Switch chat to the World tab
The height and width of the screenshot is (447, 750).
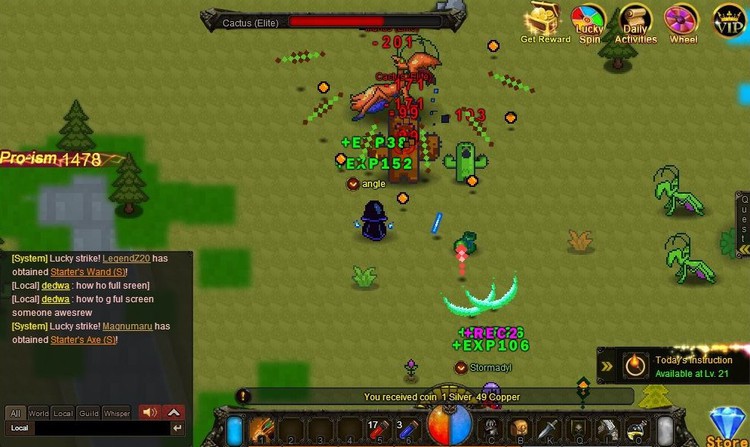(39, 412)
